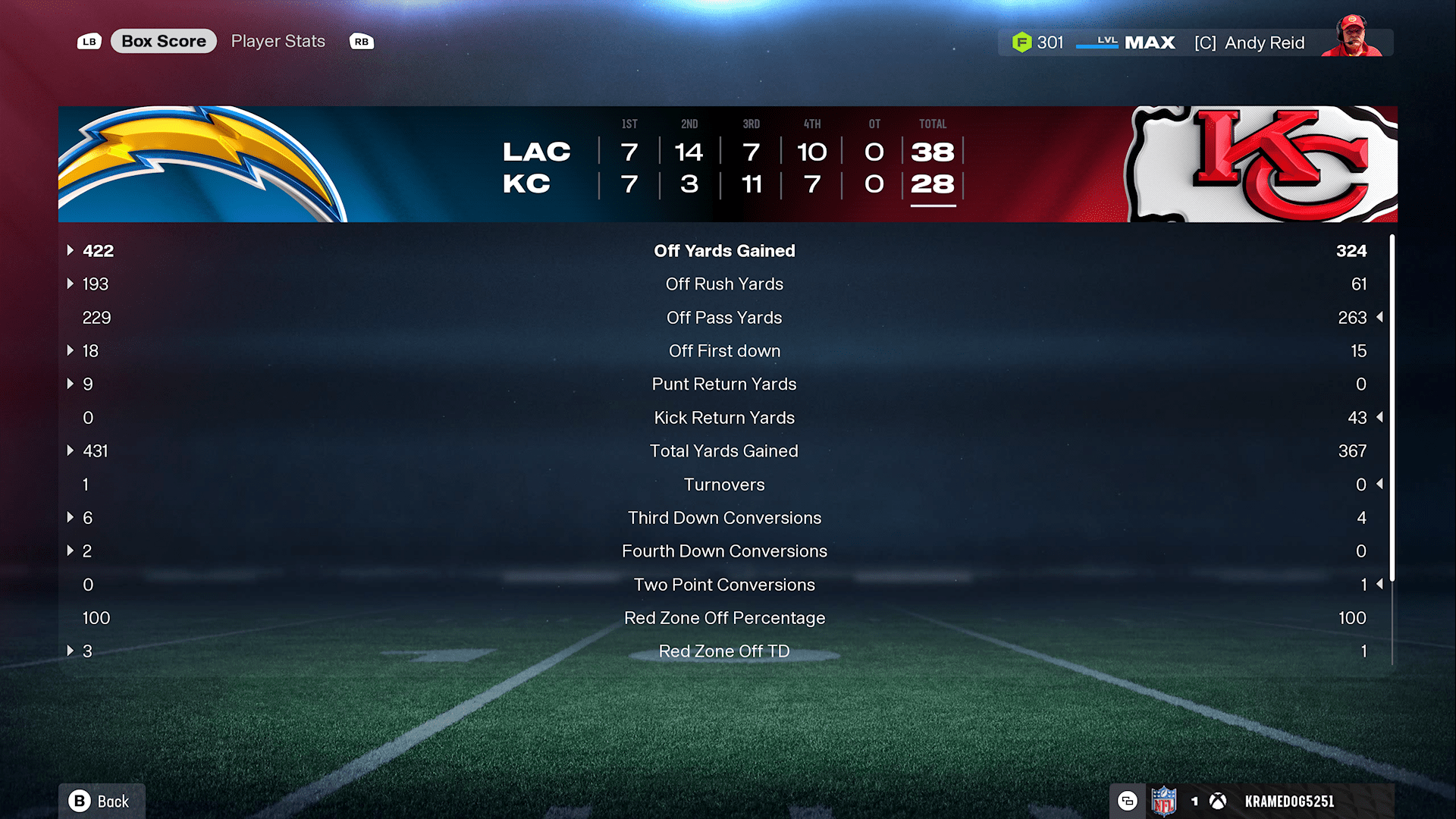
Task: Pick the Punt Return Yards row
Action: 724,384
